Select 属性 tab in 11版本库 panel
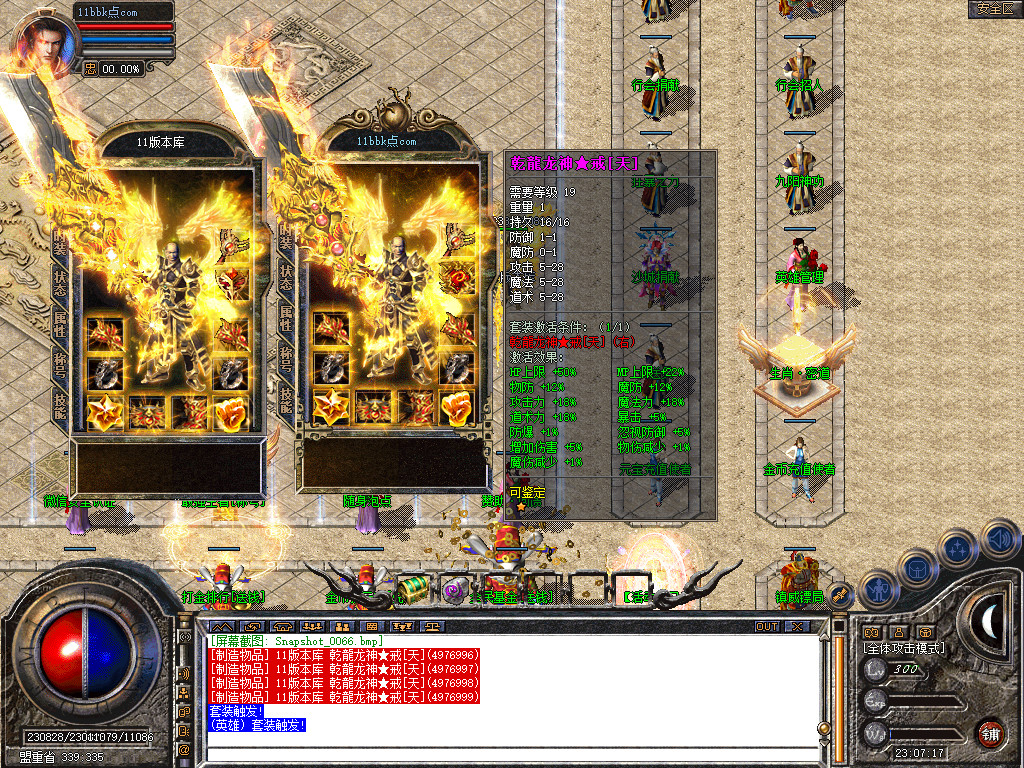Image resolution: width=1024 pixels, height=768 pixels. (x=61, y=322)
